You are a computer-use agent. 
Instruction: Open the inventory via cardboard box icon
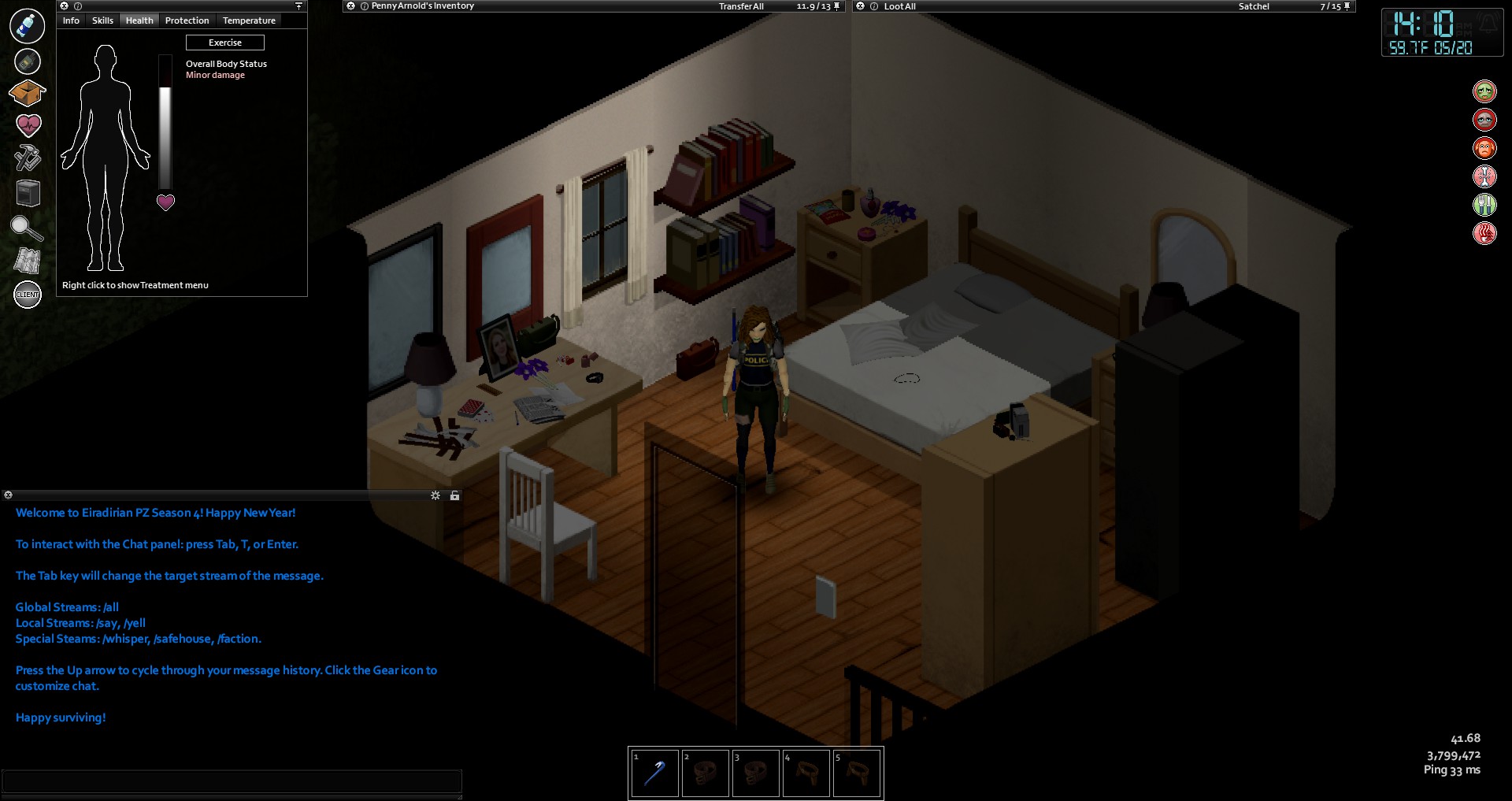[28, 93]
